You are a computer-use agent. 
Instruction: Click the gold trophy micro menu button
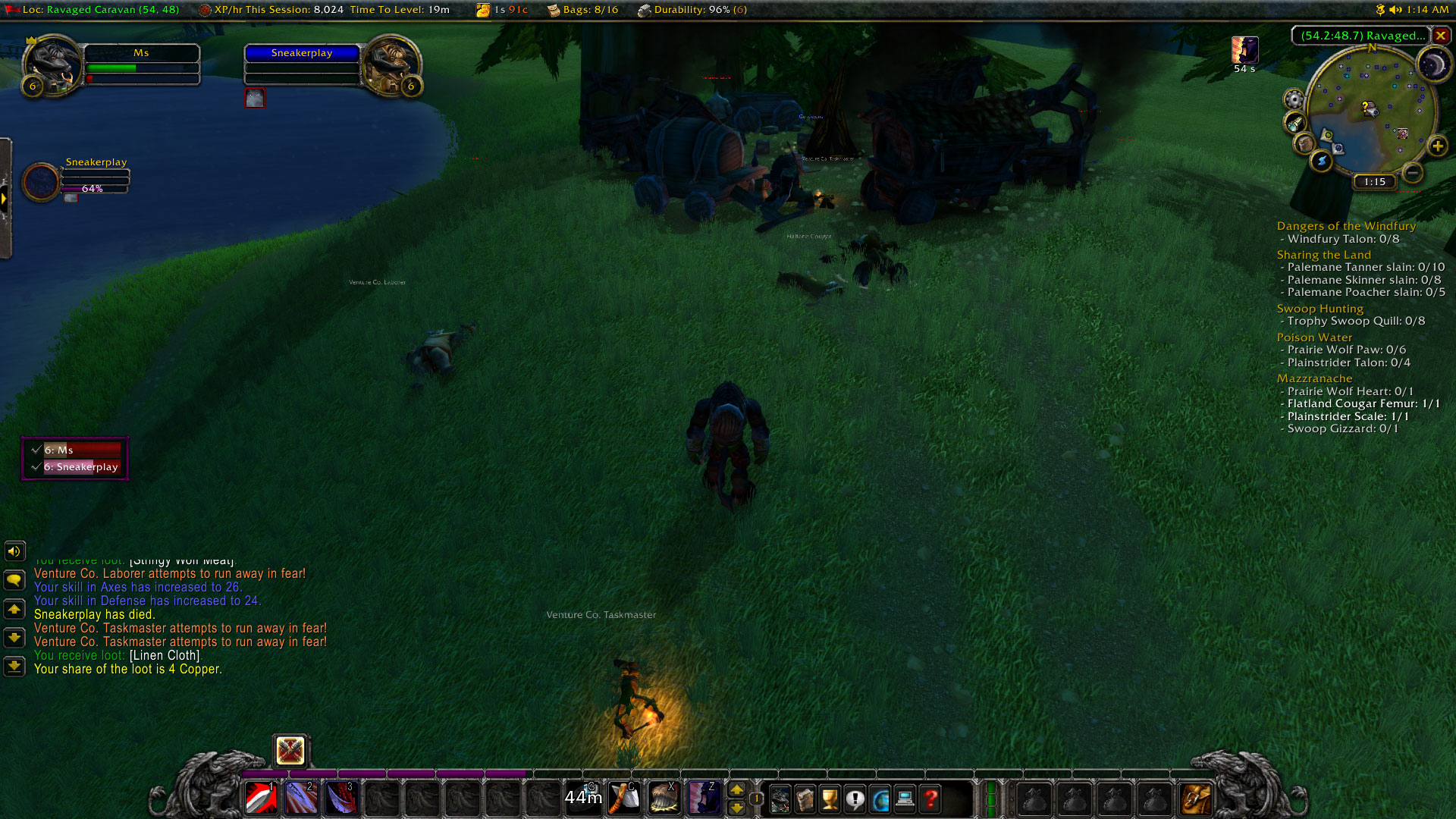pyautogui.click(x=830, y=799)
